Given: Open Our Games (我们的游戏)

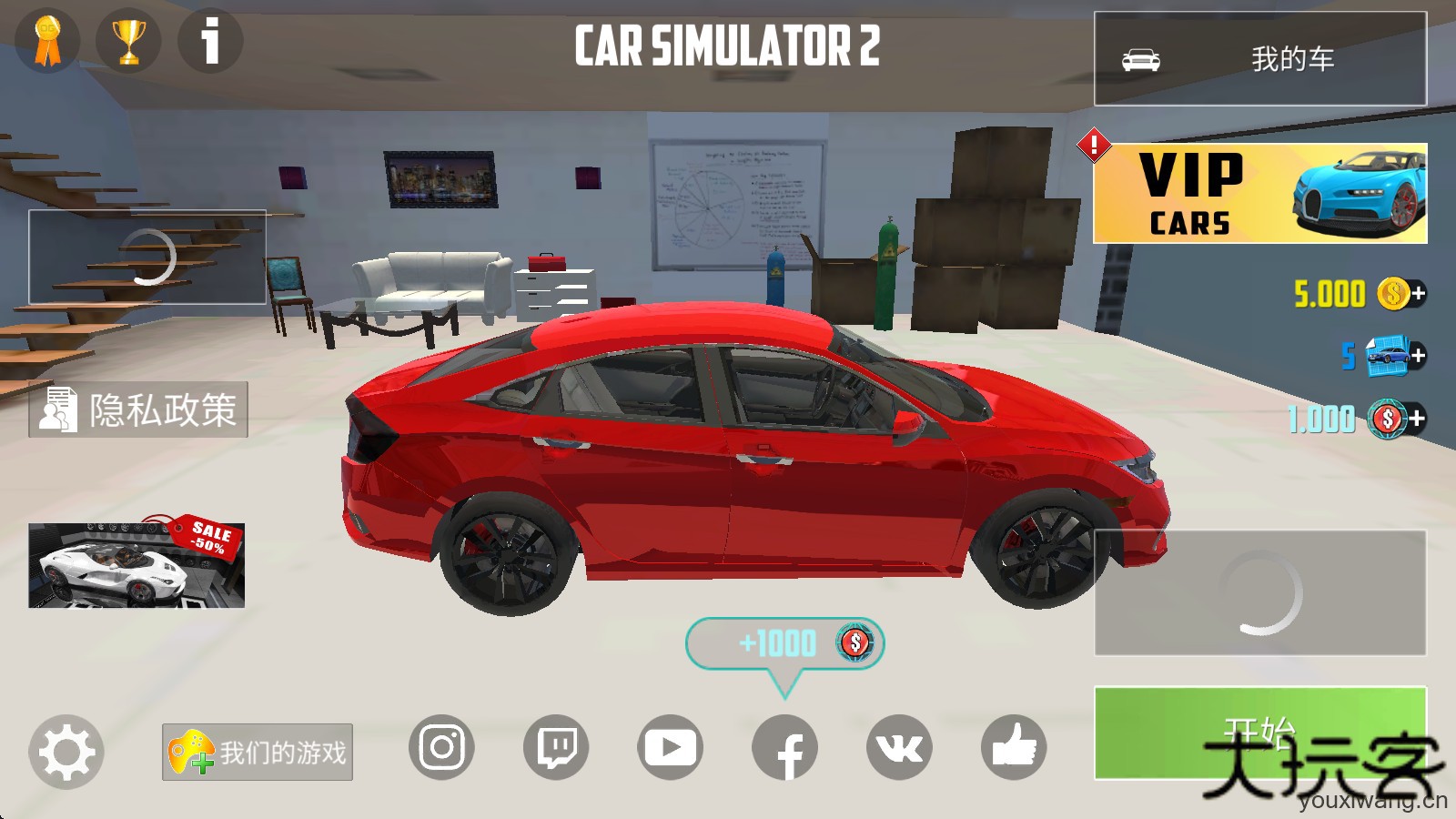Looking at the screenshot, I should click(258, 753).
